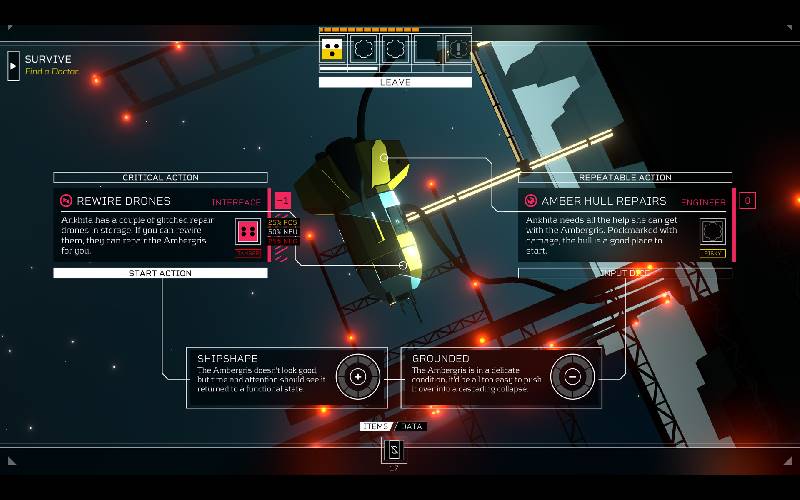Screen dimensions: 800x500
Task: Start the Rewire Drones action
Action: 160,273
